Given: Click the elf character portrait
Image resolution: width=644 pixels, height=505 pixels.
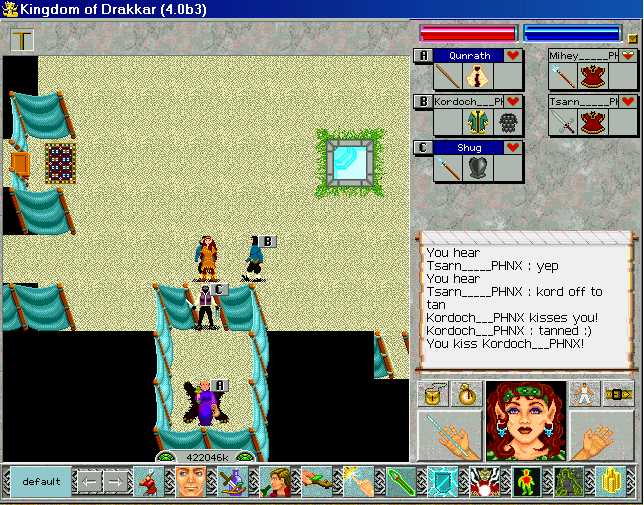Looking at the screenshot, I should pos(526,421).
